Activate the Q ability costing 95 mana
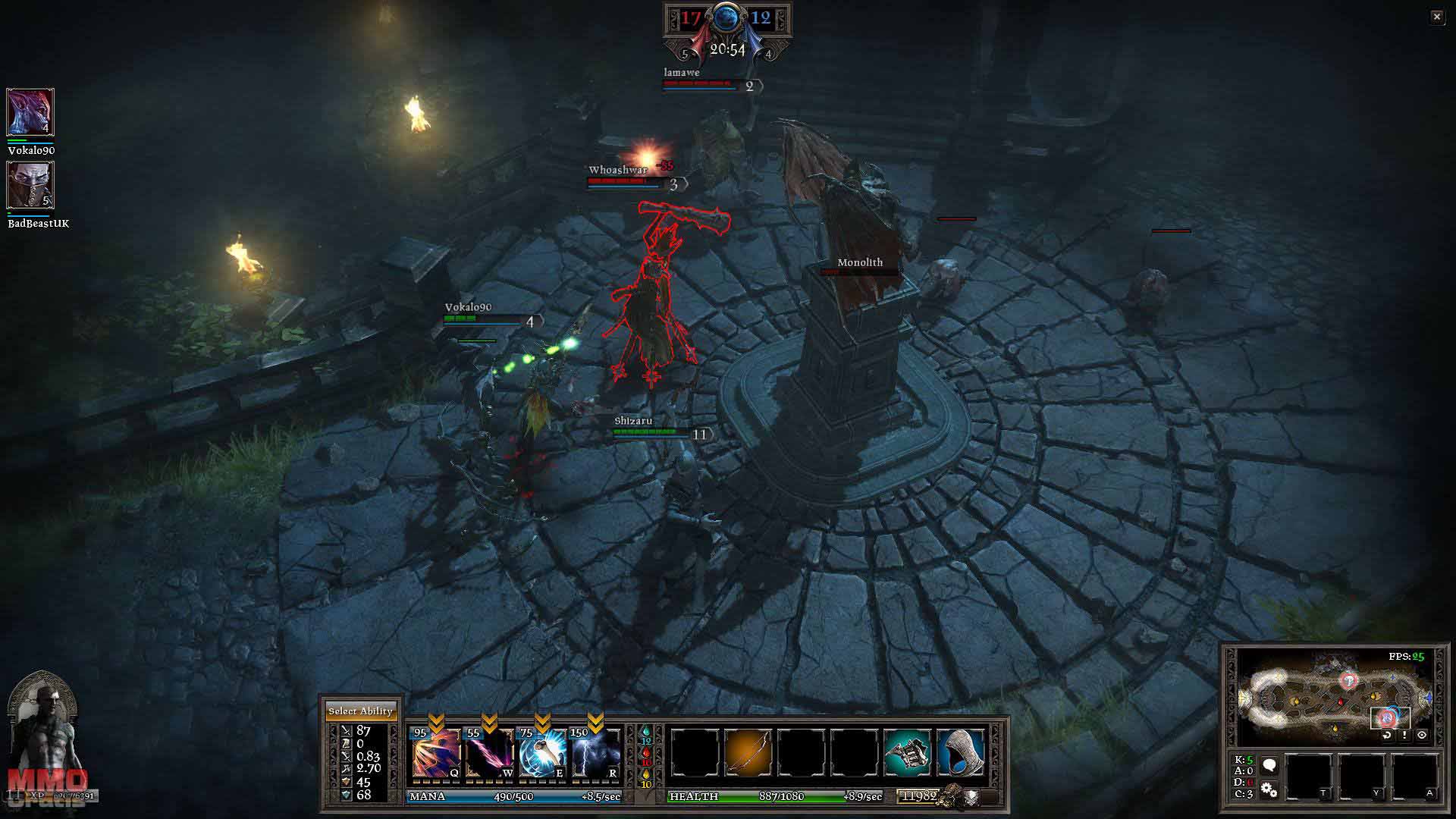 coord(436,753)
